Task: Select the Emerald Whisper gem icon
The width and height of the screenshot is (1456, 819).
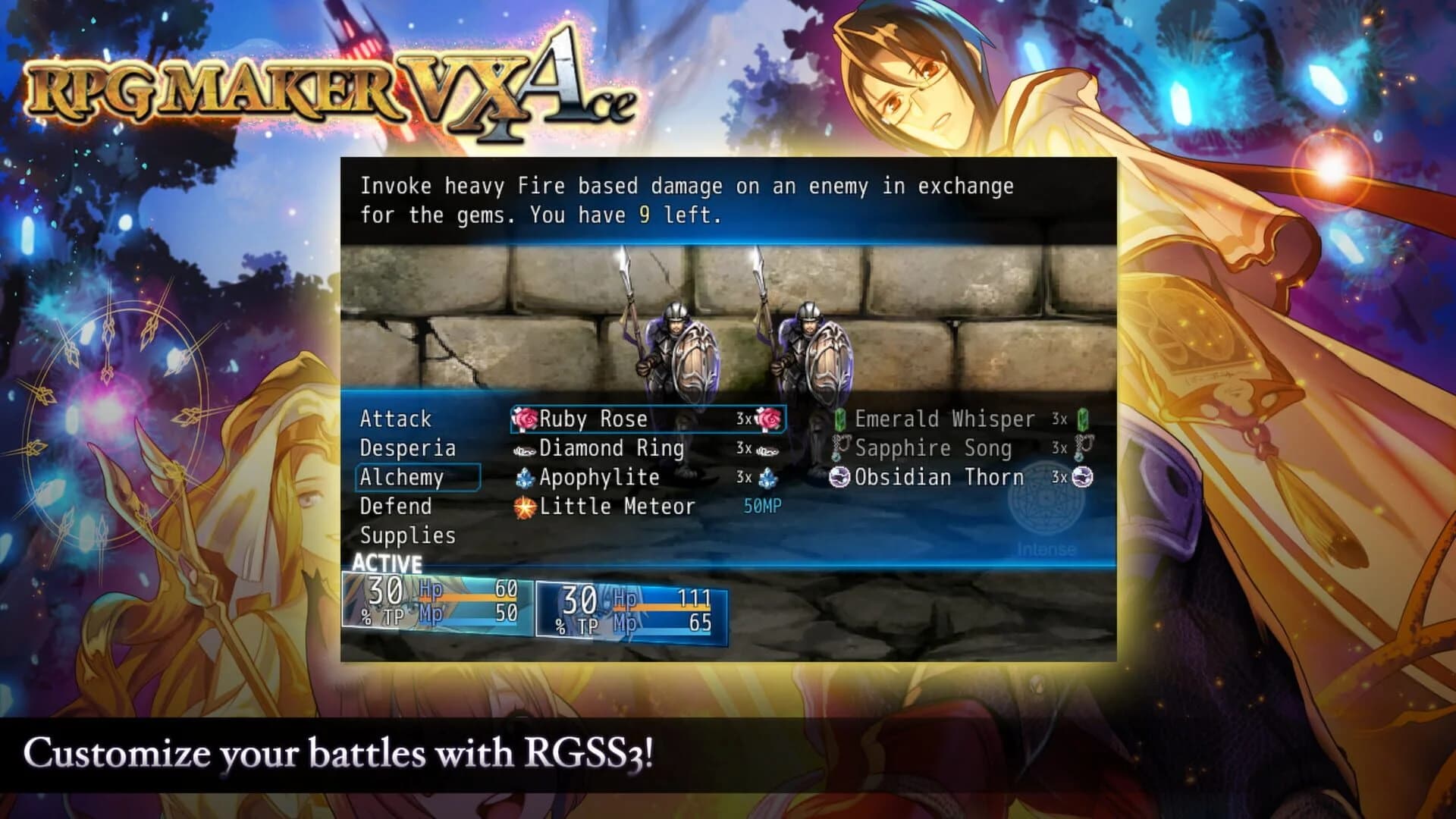Action: 838,419
